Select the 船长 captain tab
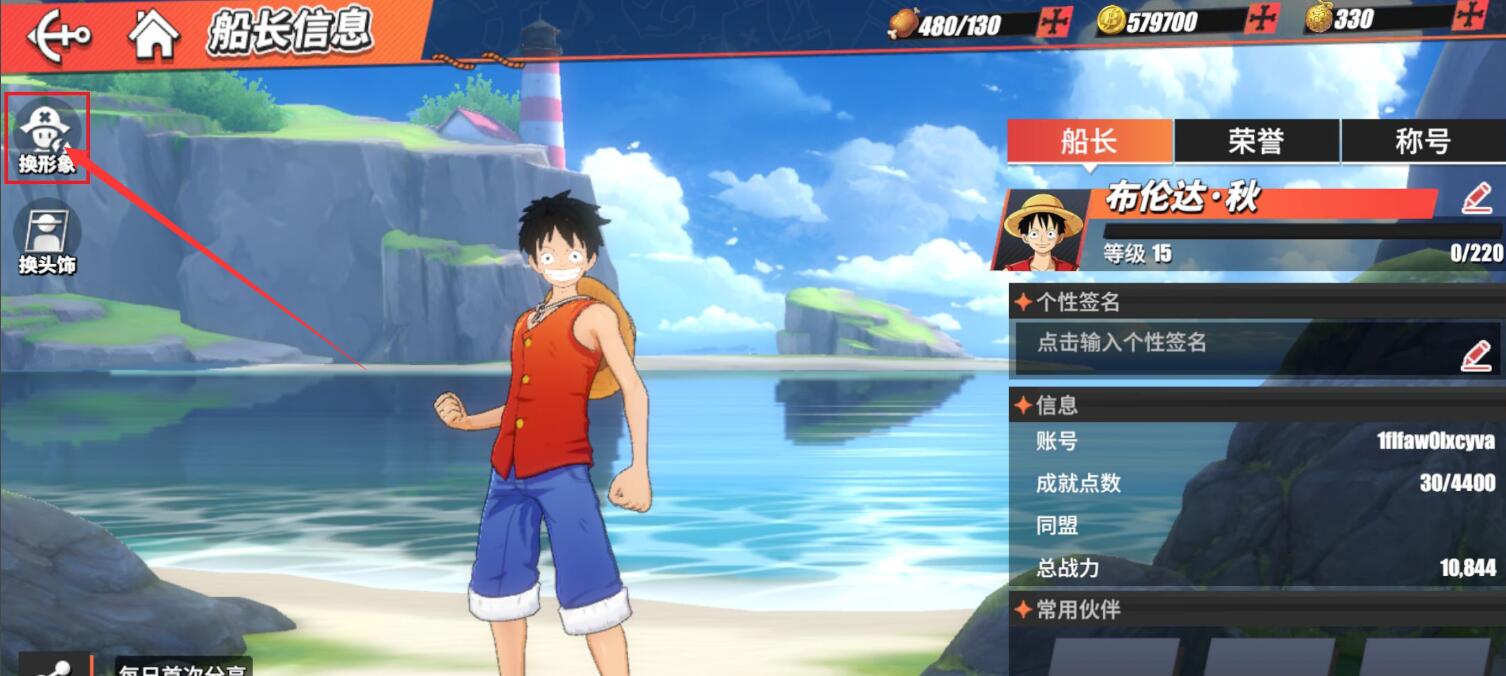1506x676 pixels. coord(1089,141)
